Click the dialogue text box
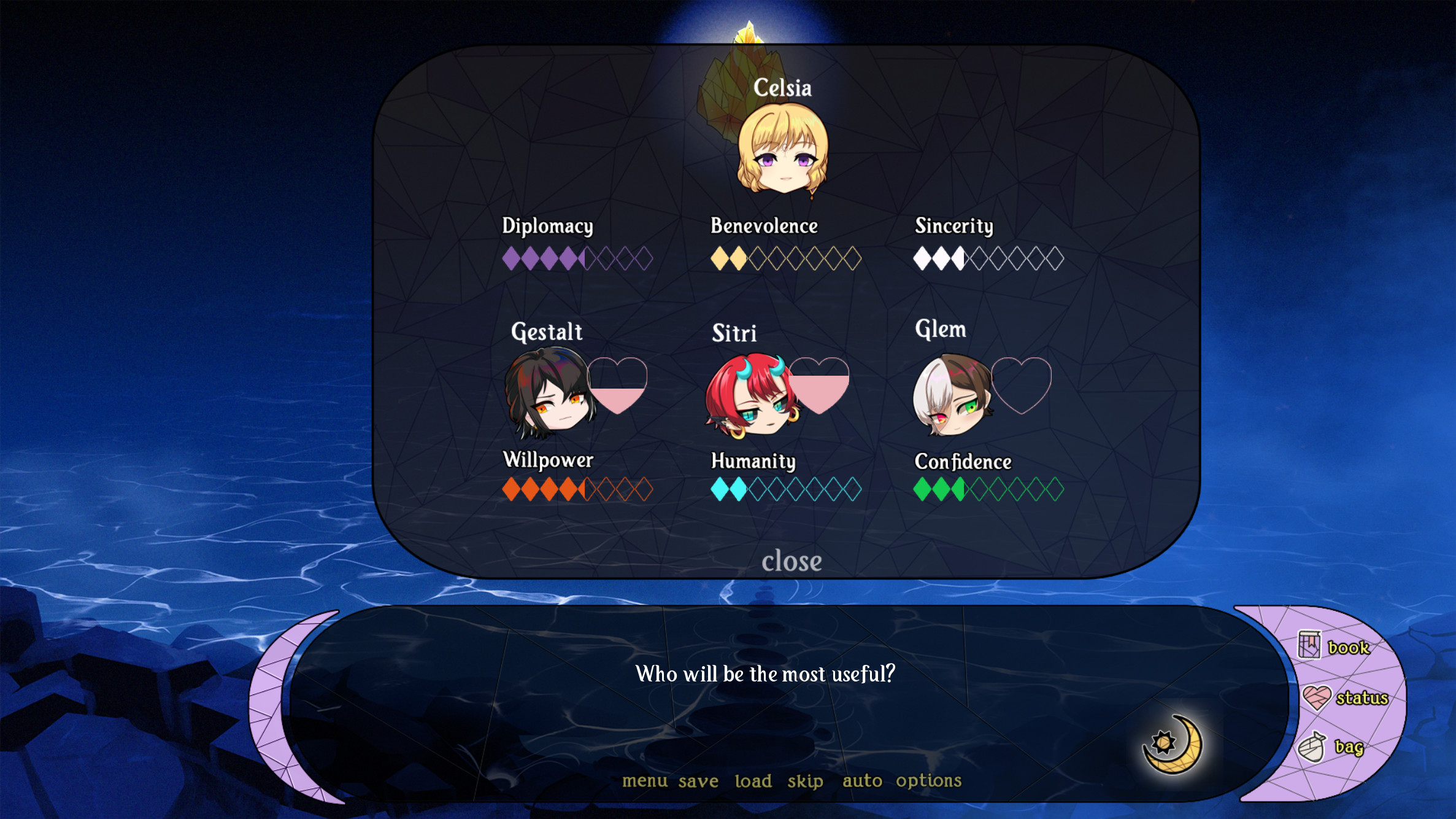1456x819 pixels. click(x=765, y=673)
